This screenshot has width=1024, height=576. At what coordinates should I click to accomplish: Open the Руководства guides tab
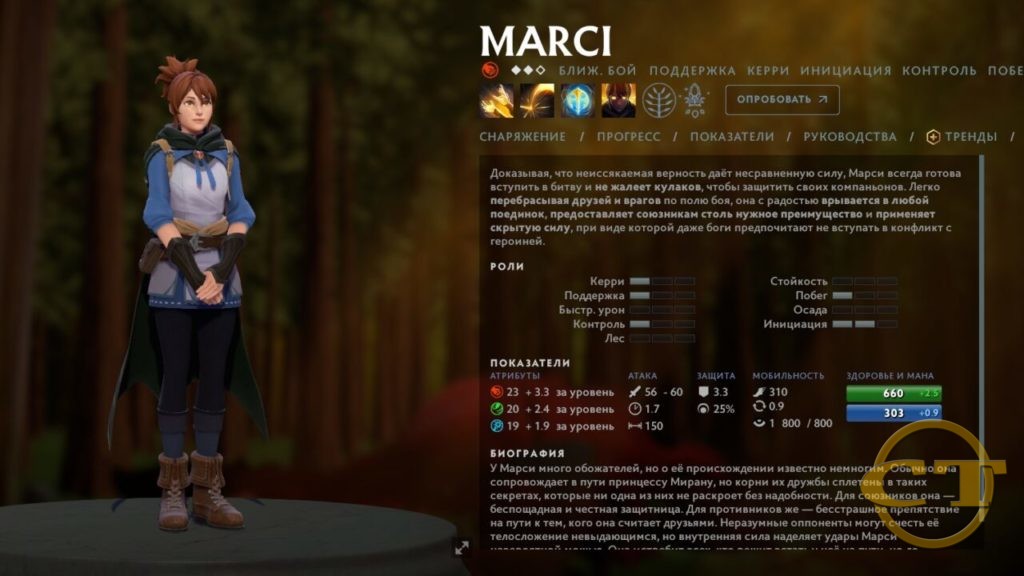pyautogui.click(x=849, y=137)
